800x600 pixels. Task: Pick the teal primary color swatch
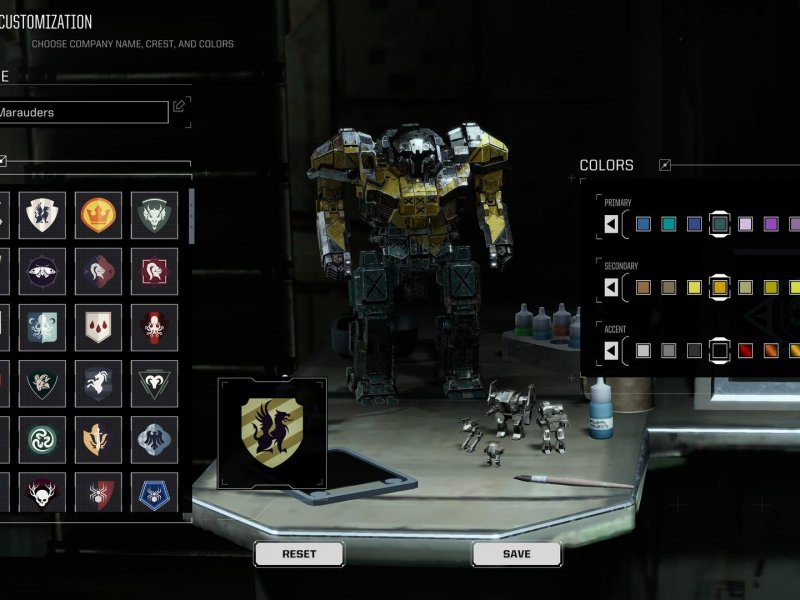(x=669, y=224)
